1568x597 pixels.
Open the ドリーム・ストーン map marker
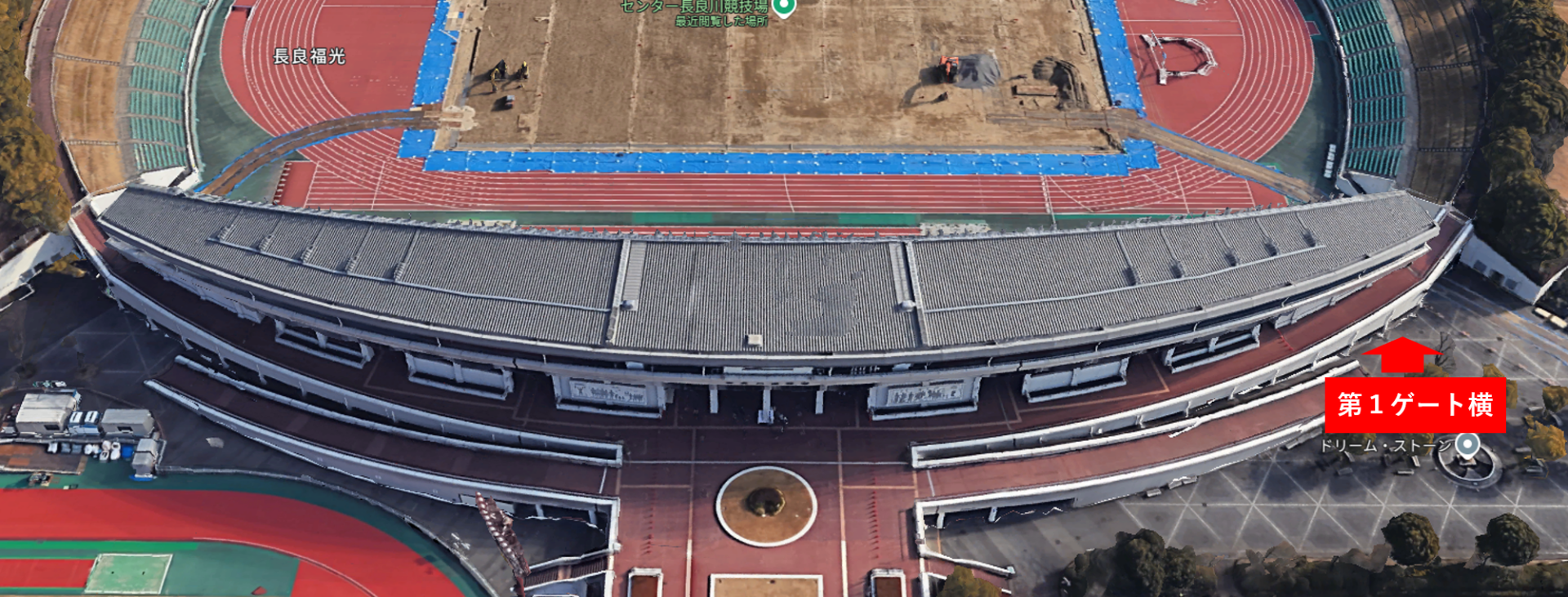point(1468,445)
